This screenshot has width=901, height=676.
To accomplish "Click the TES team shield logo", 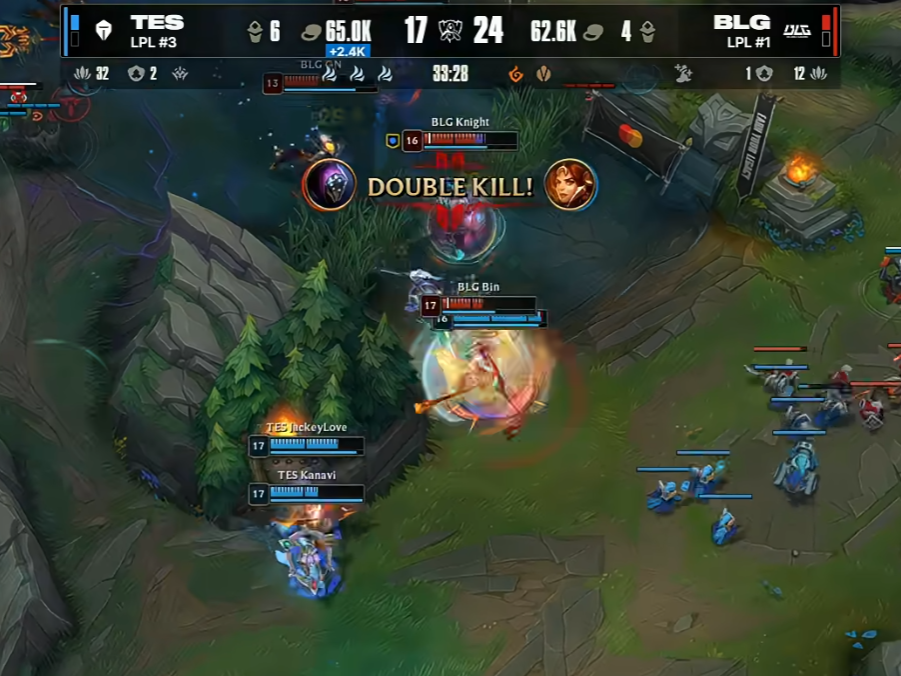I will click(102, 30).
